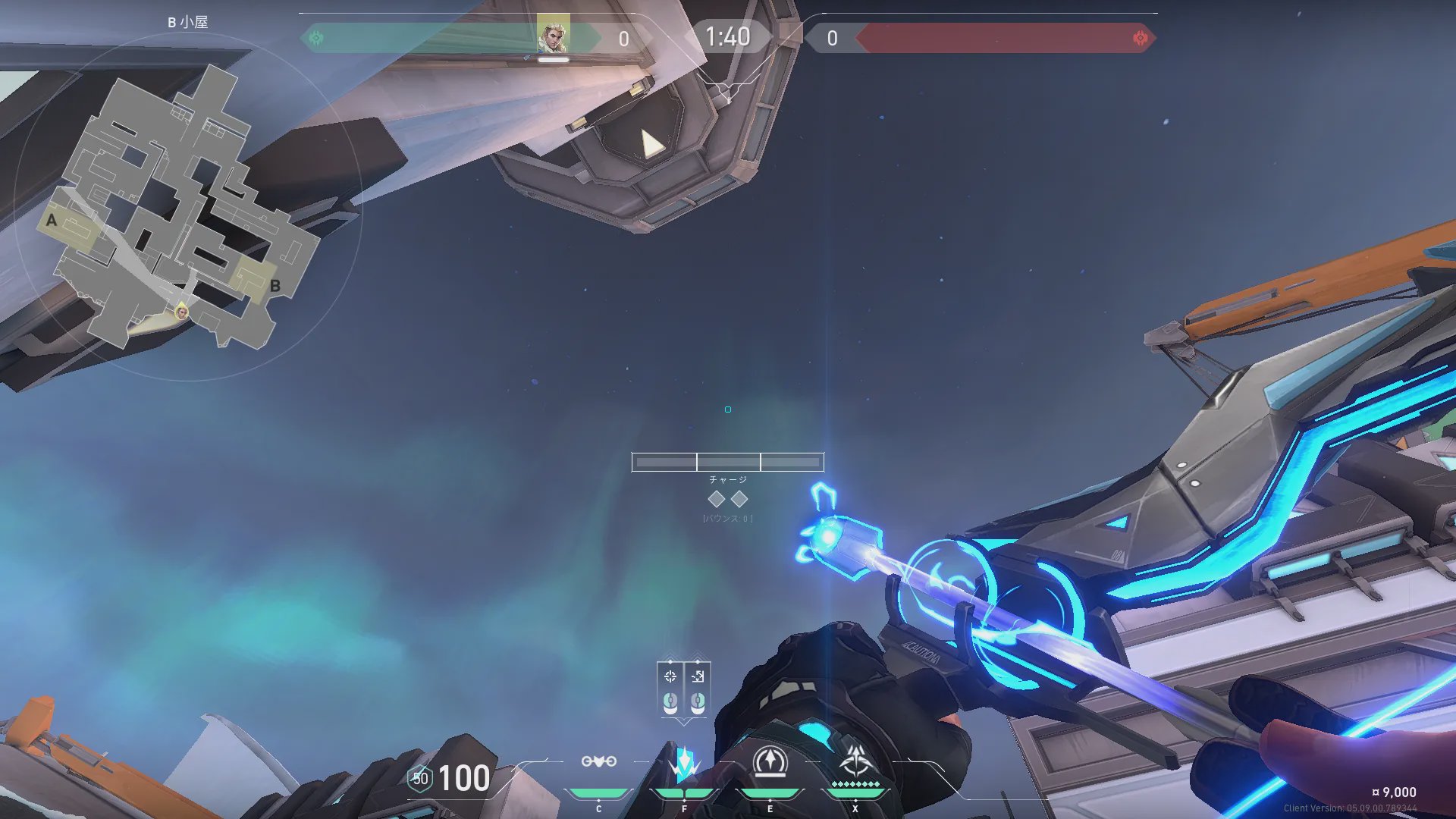Click the bounce-mode hint icon

click(x=698, y=676)
